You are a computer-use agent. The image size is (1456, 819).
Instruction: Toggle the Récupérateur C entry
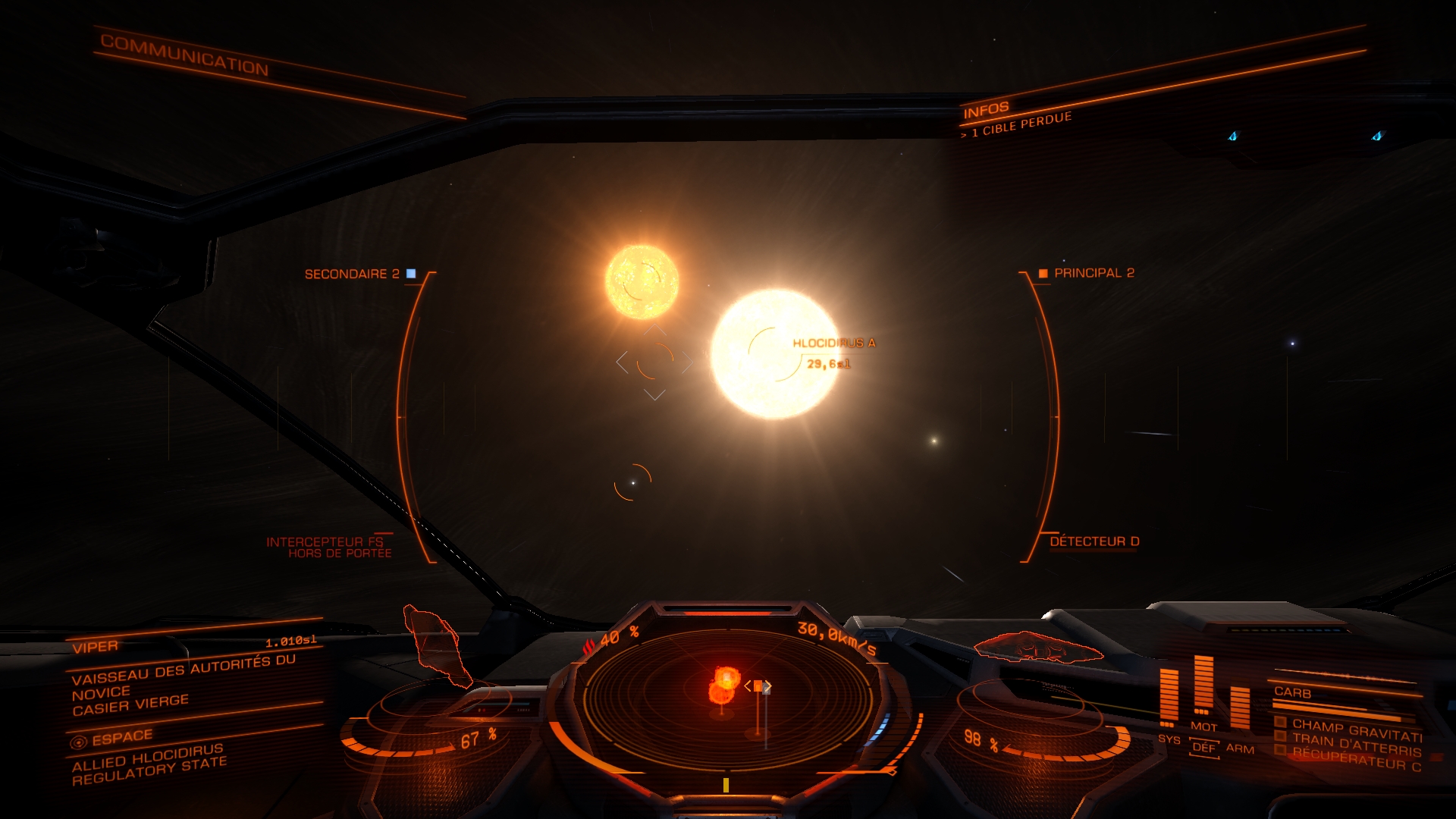click(1356, 758)
